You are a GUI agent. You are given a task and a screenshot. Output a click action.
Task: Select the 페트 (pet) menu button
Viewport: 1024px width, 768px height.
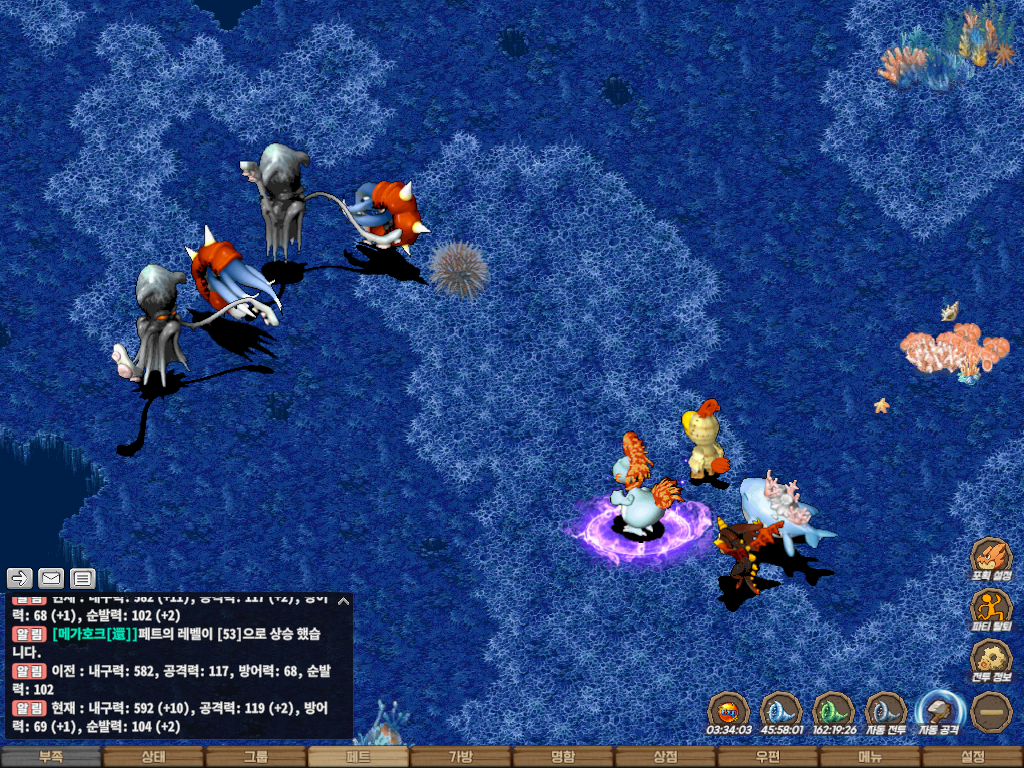coord(358,757)
